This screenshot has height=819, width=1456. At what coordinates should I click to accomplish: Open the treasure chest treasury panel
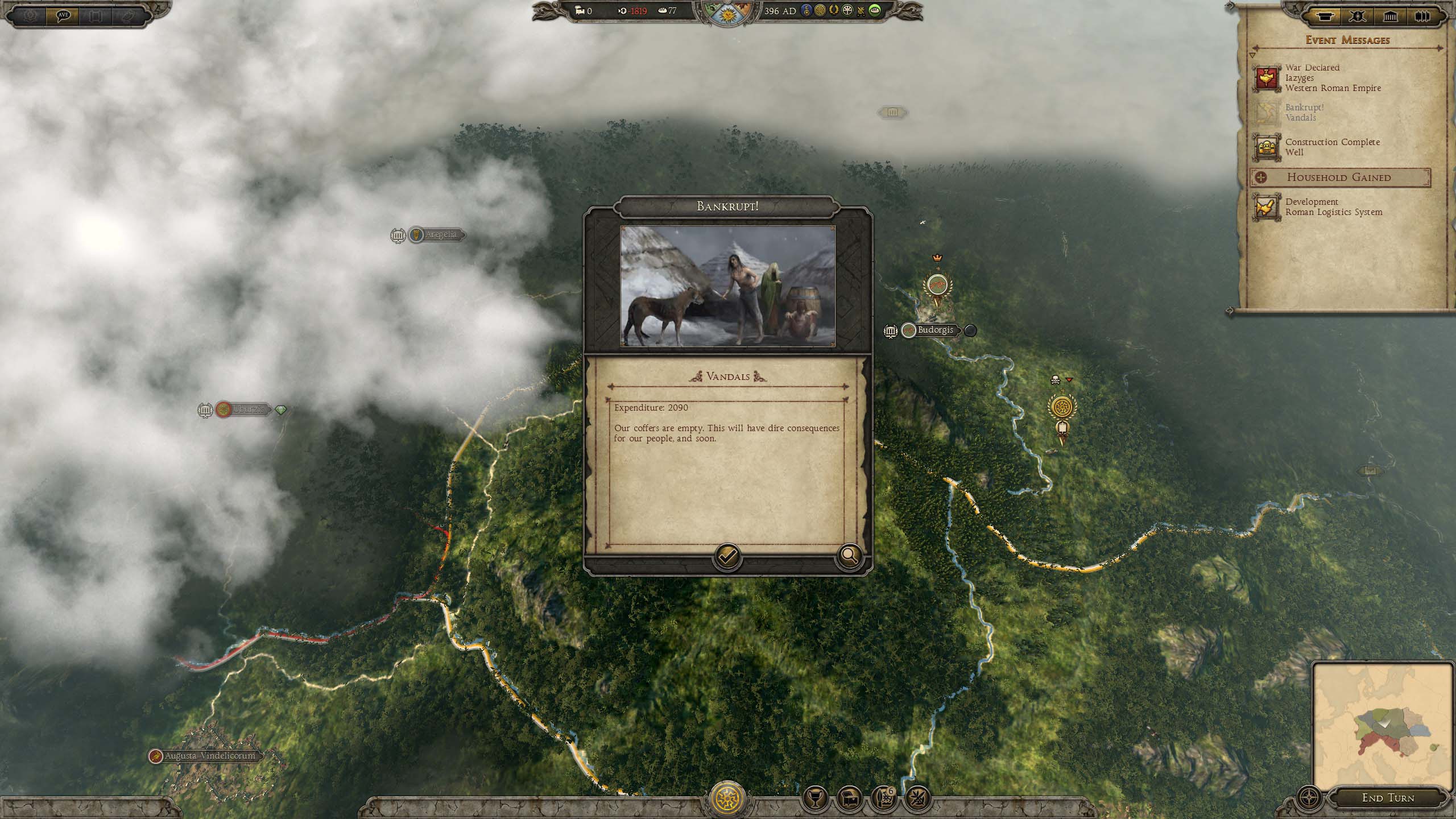[849, 799]
